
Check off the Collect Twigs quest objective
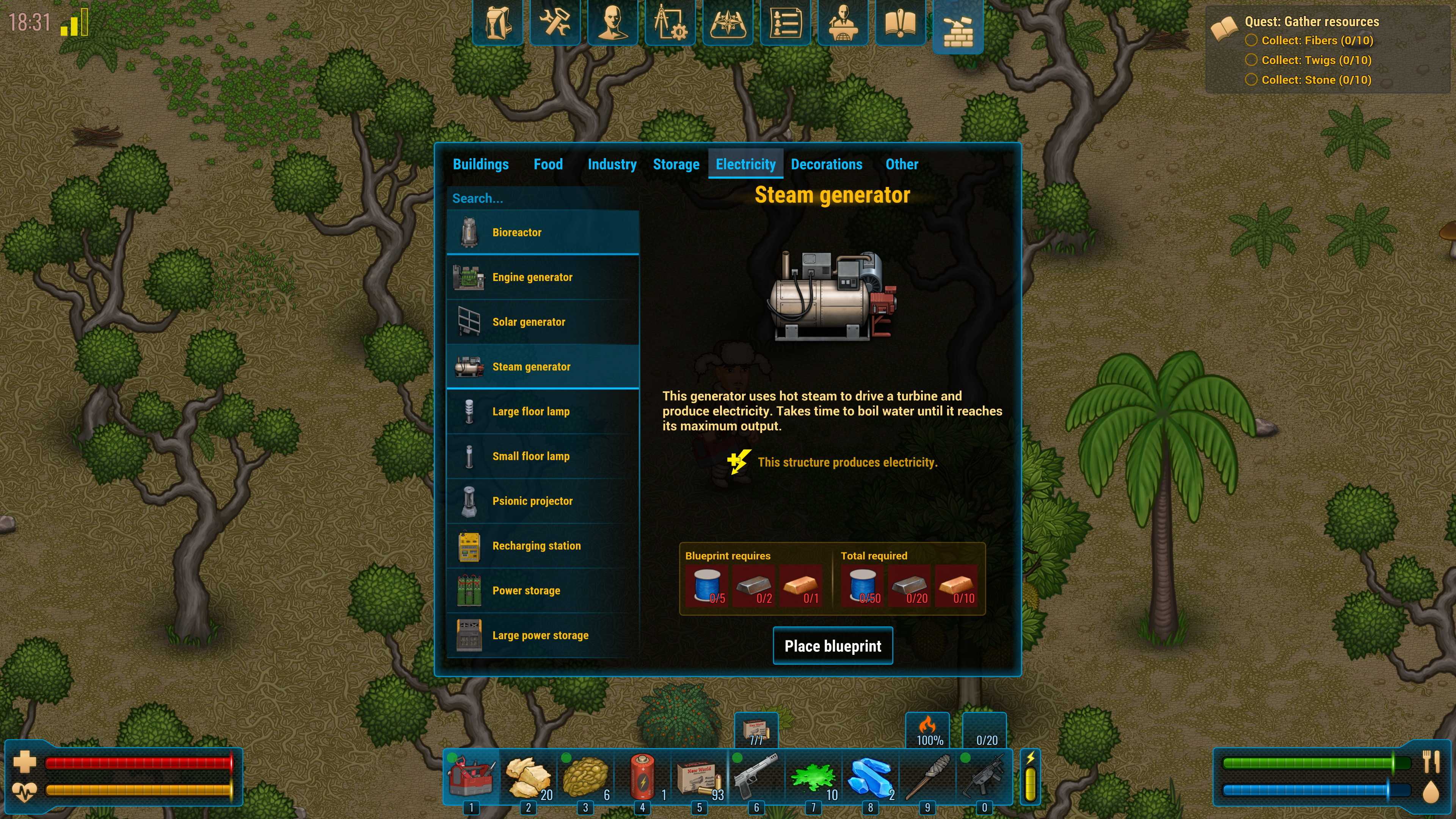click(x=1251, y=60)
